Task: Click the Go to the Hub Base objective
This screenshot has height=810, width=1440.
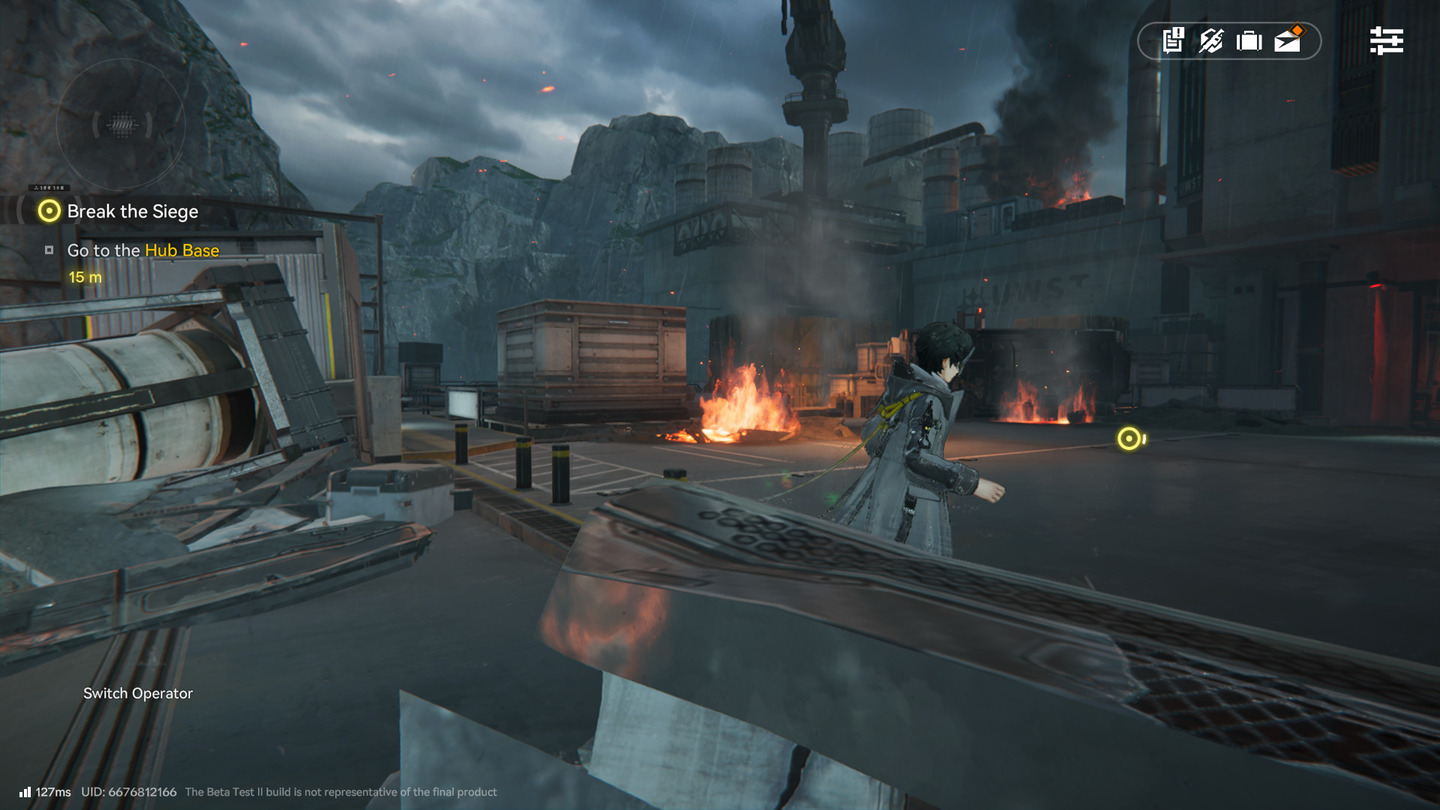Action: click(142, 250)
